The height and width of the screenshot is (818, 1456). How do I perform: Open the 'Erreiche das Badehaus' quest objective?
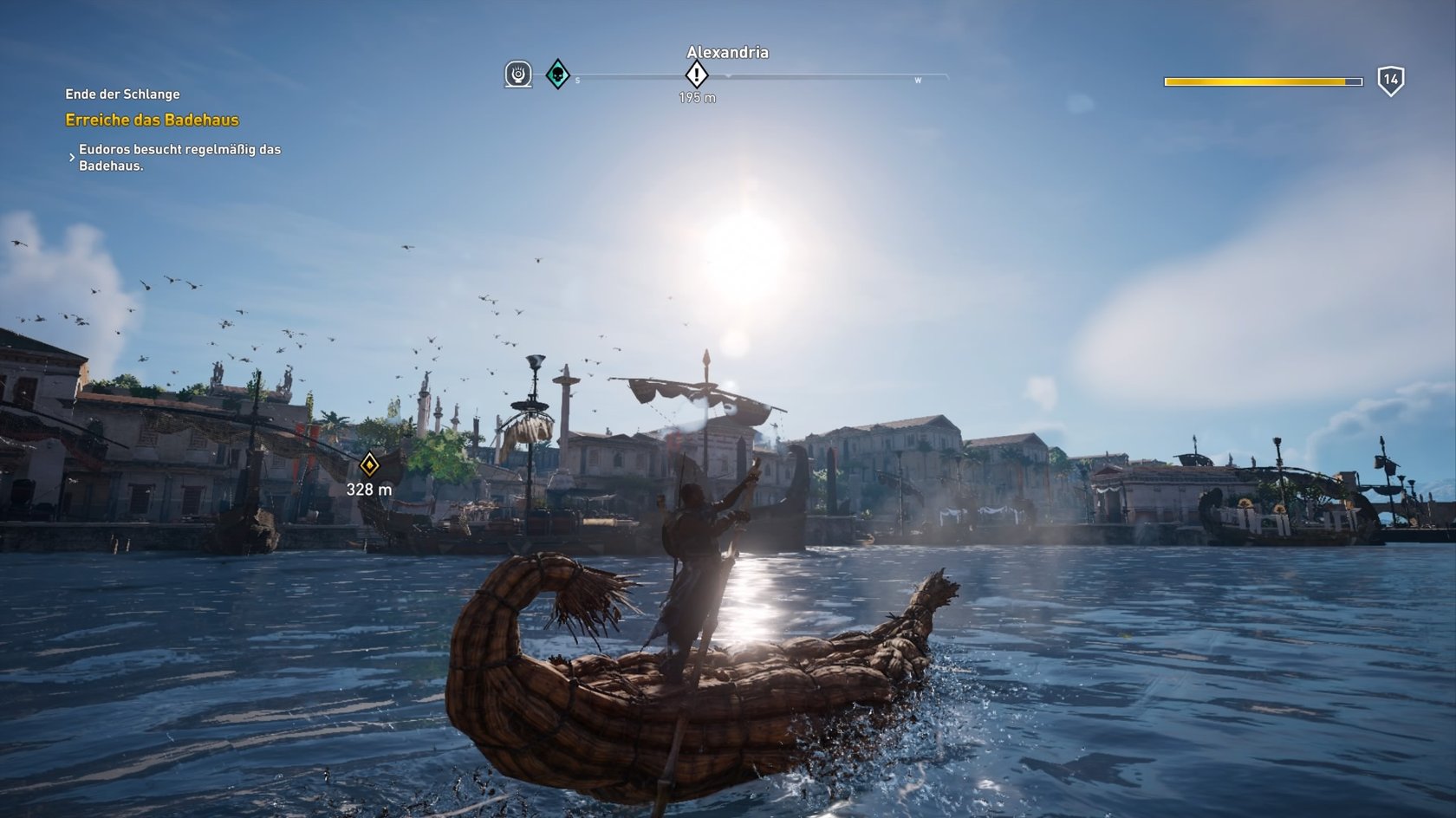pos(152,120)
